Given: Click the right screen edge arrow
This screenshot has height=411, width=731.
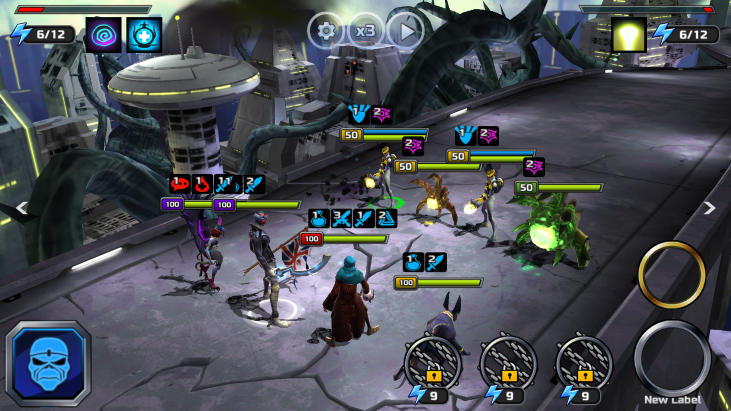Looking at the screenshot, I should tap(710, 208).
